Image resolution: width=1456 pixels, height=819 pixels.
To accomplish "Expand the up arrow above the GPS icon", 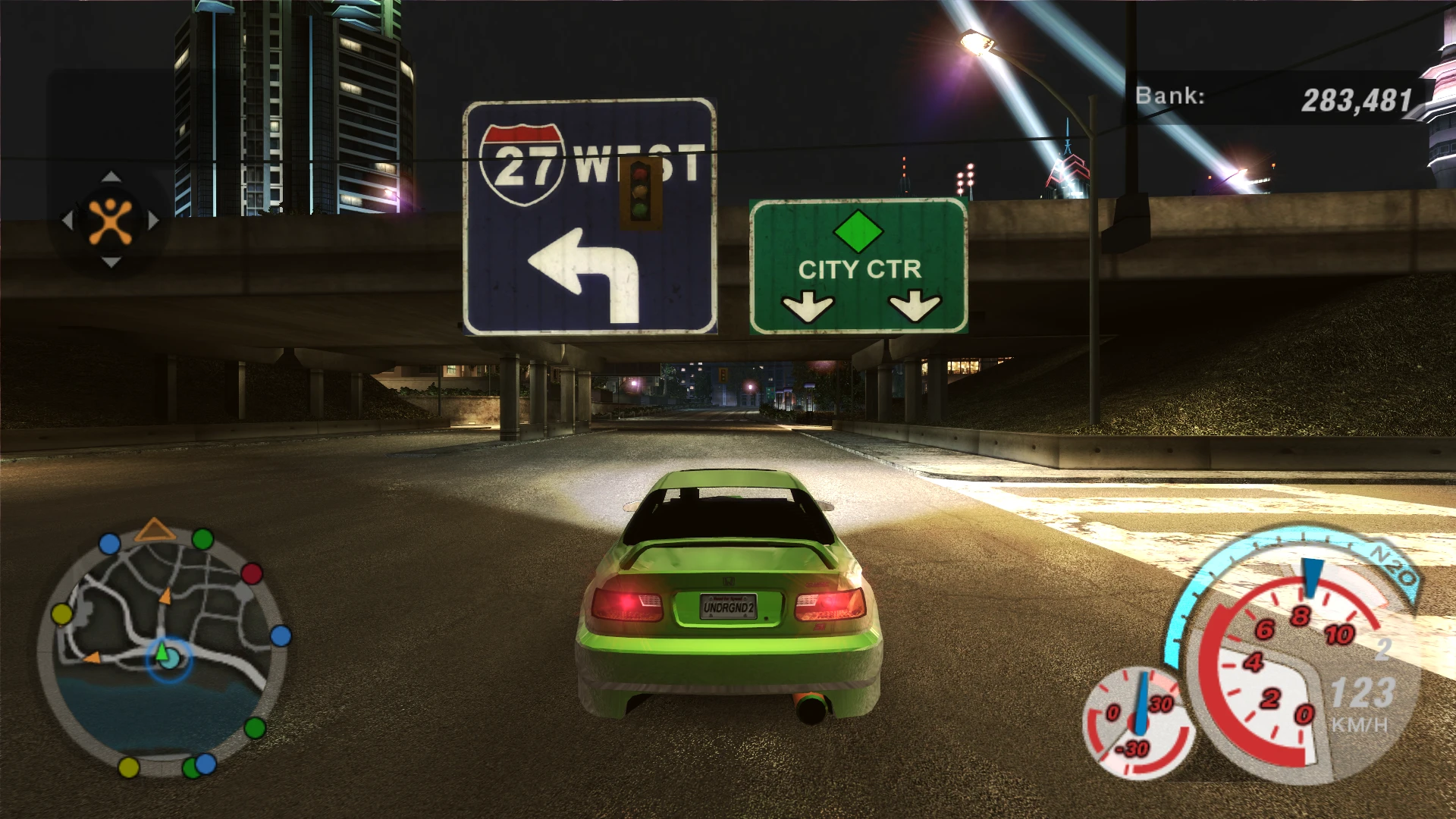I will 110,178.
